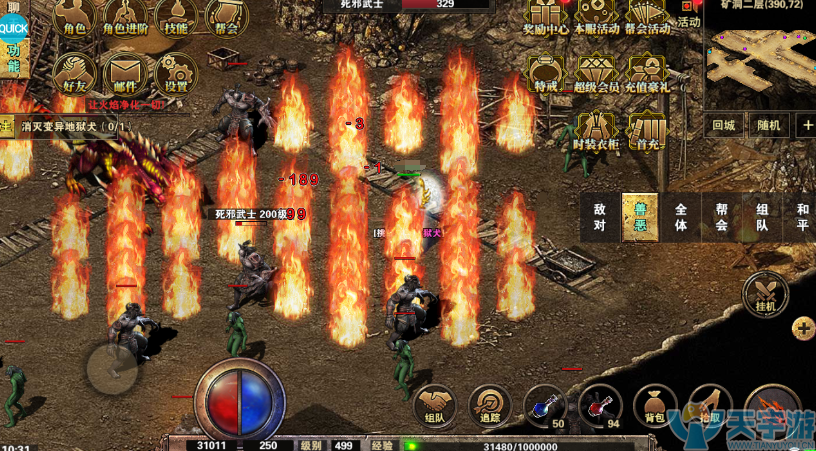Check the 邮件 mail inbox

coord(125,73)
